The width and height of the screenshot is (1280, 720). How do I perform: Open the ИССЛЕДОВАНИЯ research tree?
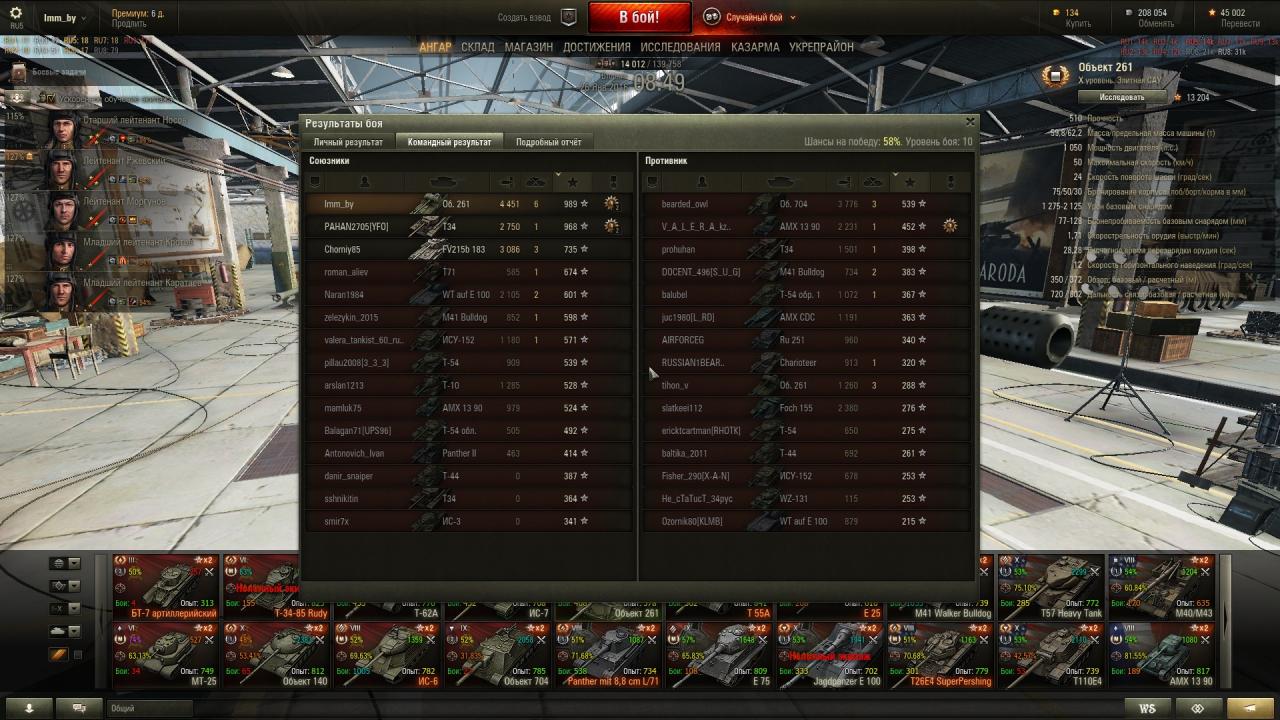click(x=680, y=47)
